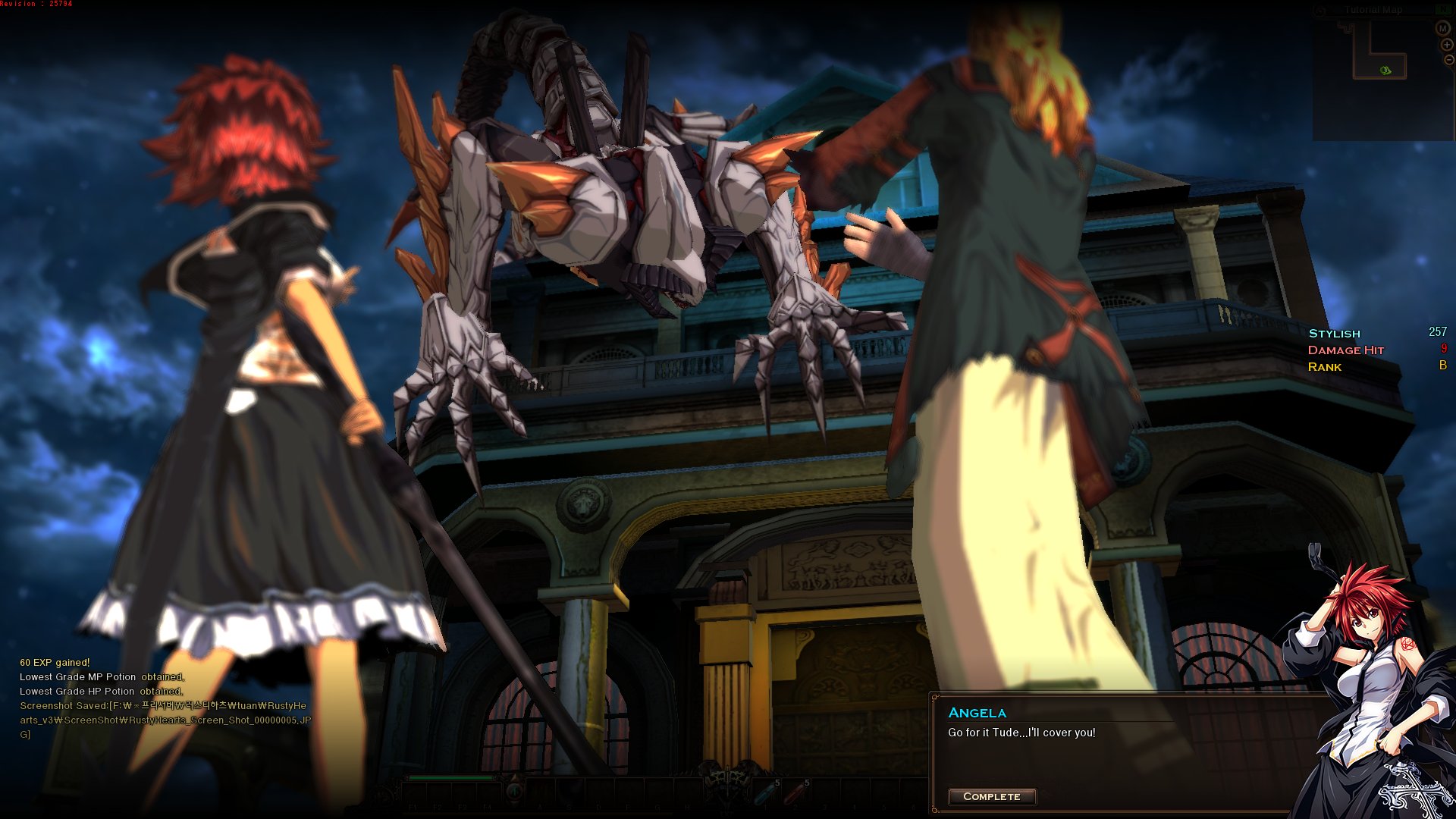
Task: Click the Angela name label in the dialogue
Action: tap(976, 712)
